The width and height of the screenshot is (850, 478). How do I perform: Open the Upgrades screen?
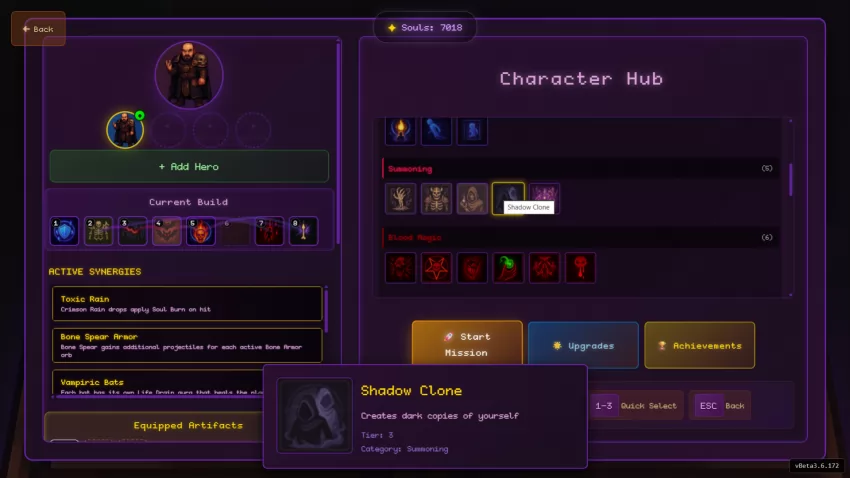coord(582,345)
